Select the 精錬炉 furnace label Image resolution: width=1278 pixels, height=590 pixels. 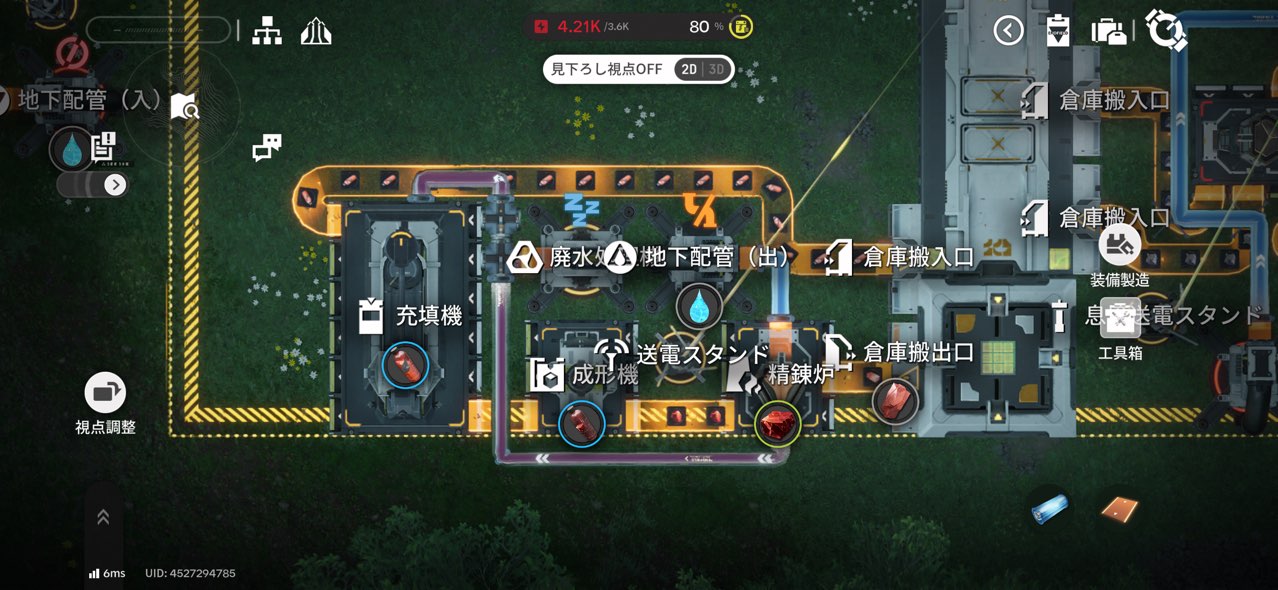(x=799, y=375)
